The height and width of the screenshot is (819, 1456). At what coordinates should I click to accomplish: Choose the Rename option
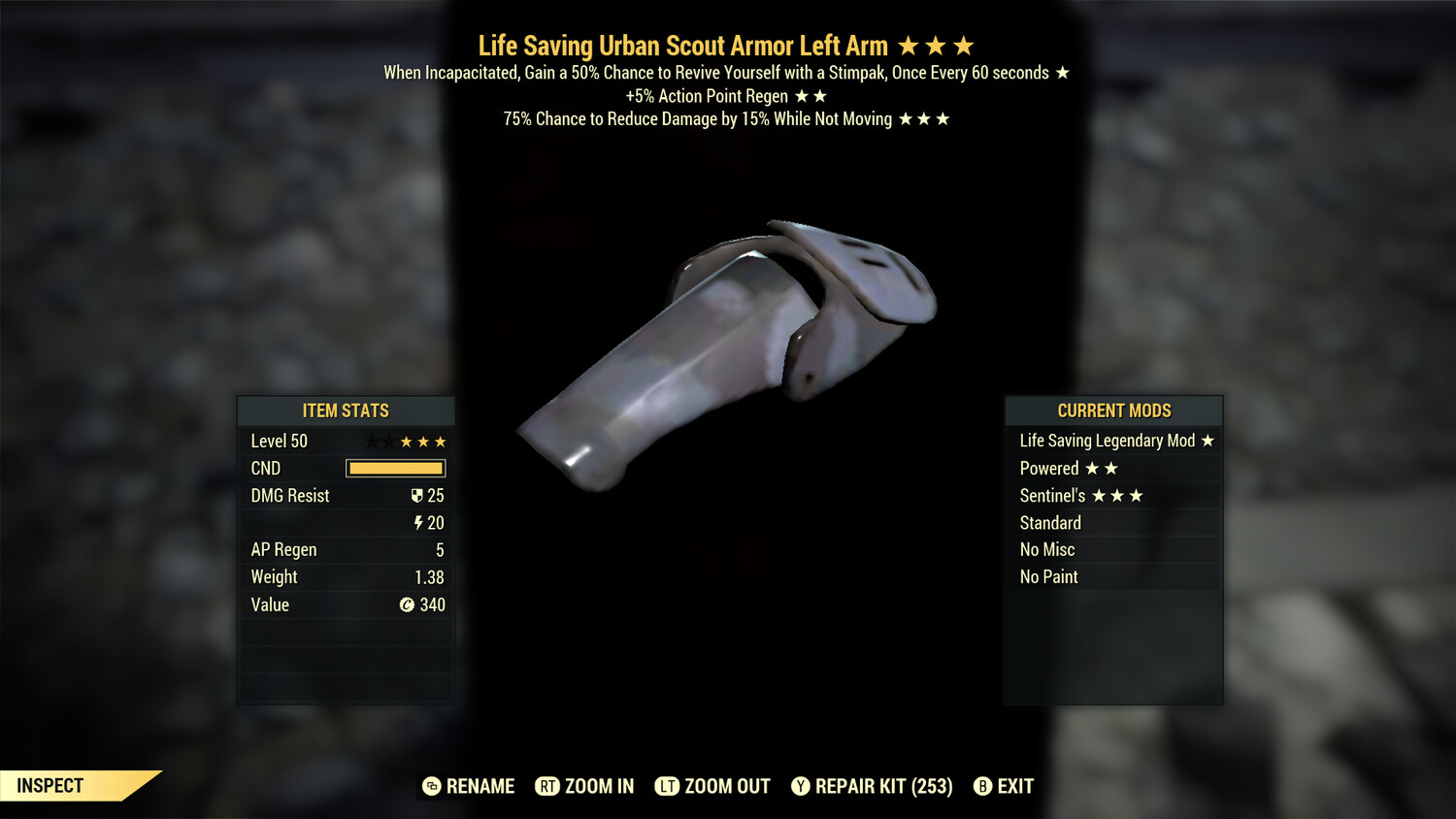tap(469, 786)
